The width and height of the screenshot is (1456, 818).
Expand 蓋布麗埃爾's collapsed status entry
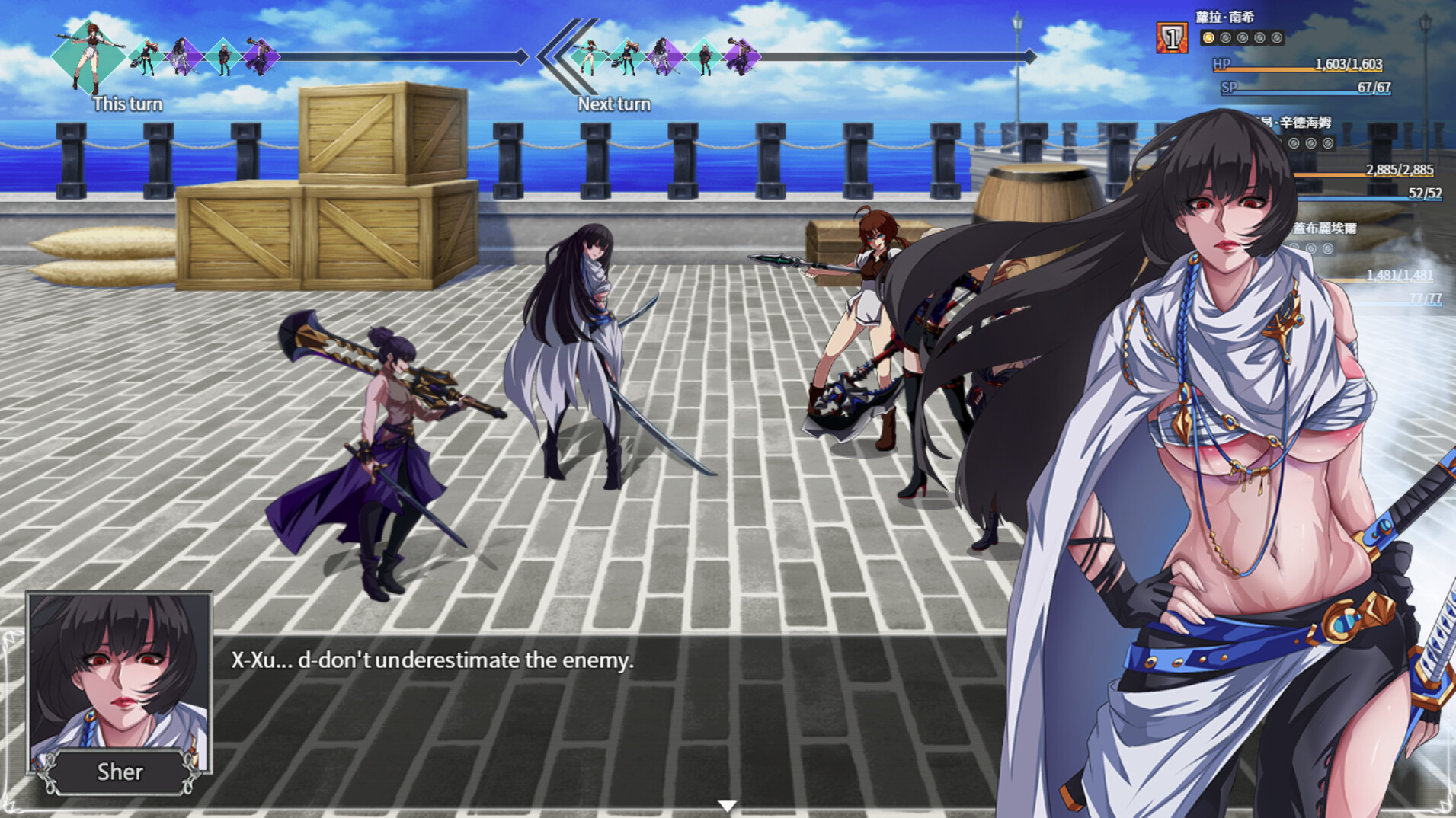[1326, 228]
